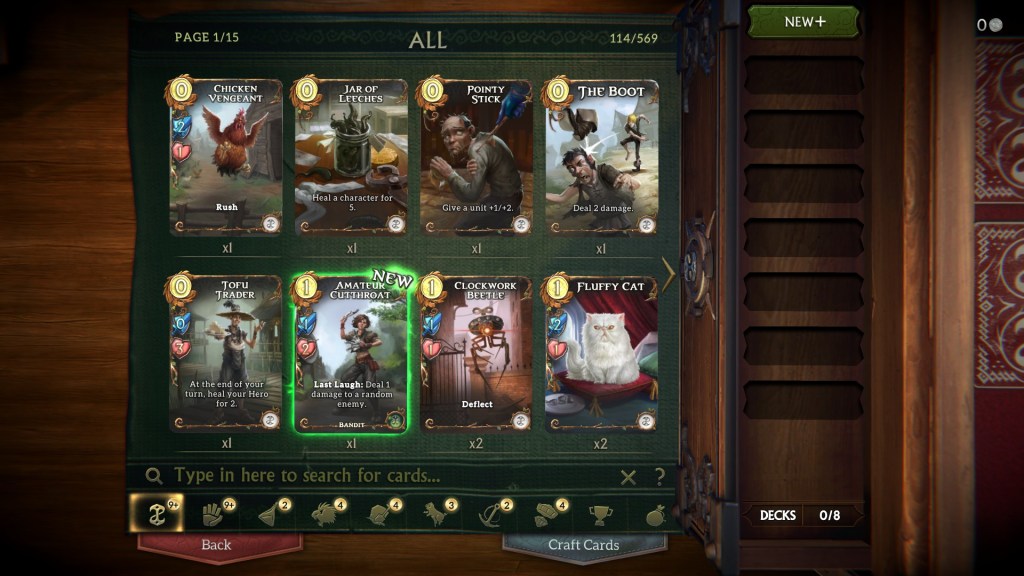Click the card search text field

click(x=380, y=476)
